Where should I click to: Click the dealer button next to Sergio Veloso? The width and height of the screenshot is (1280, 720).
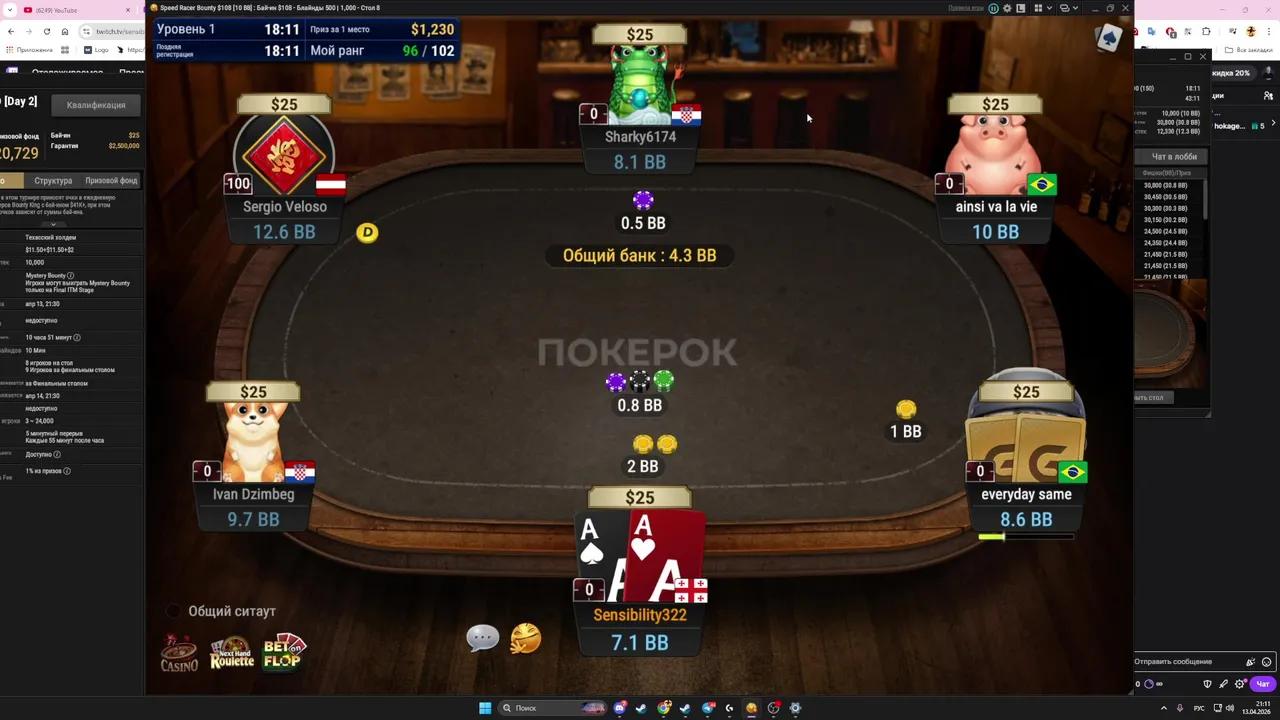367,233
